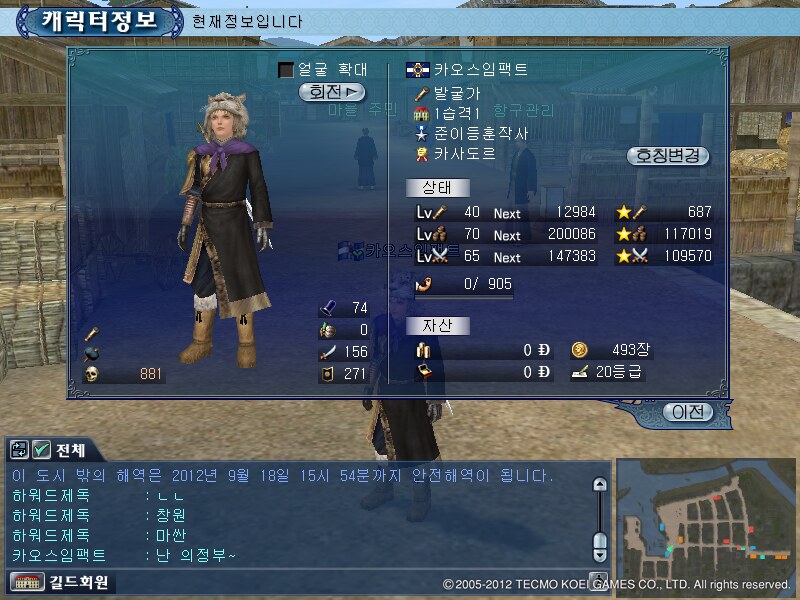Click the chat mode switch icon beside 전체
The image size is (800, 600).
point(20,449)
